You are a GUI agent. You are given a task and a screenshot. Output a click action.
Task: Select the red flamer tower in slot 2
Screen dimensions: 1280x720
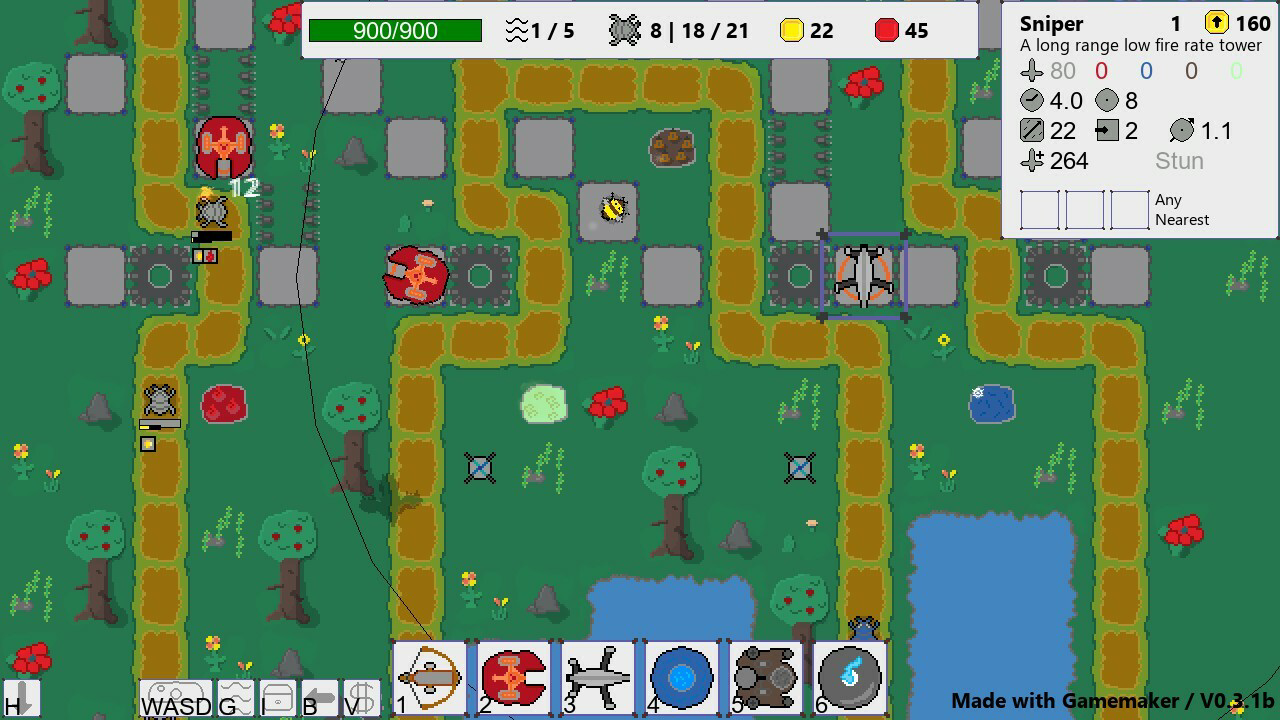[x=513, y=678]
